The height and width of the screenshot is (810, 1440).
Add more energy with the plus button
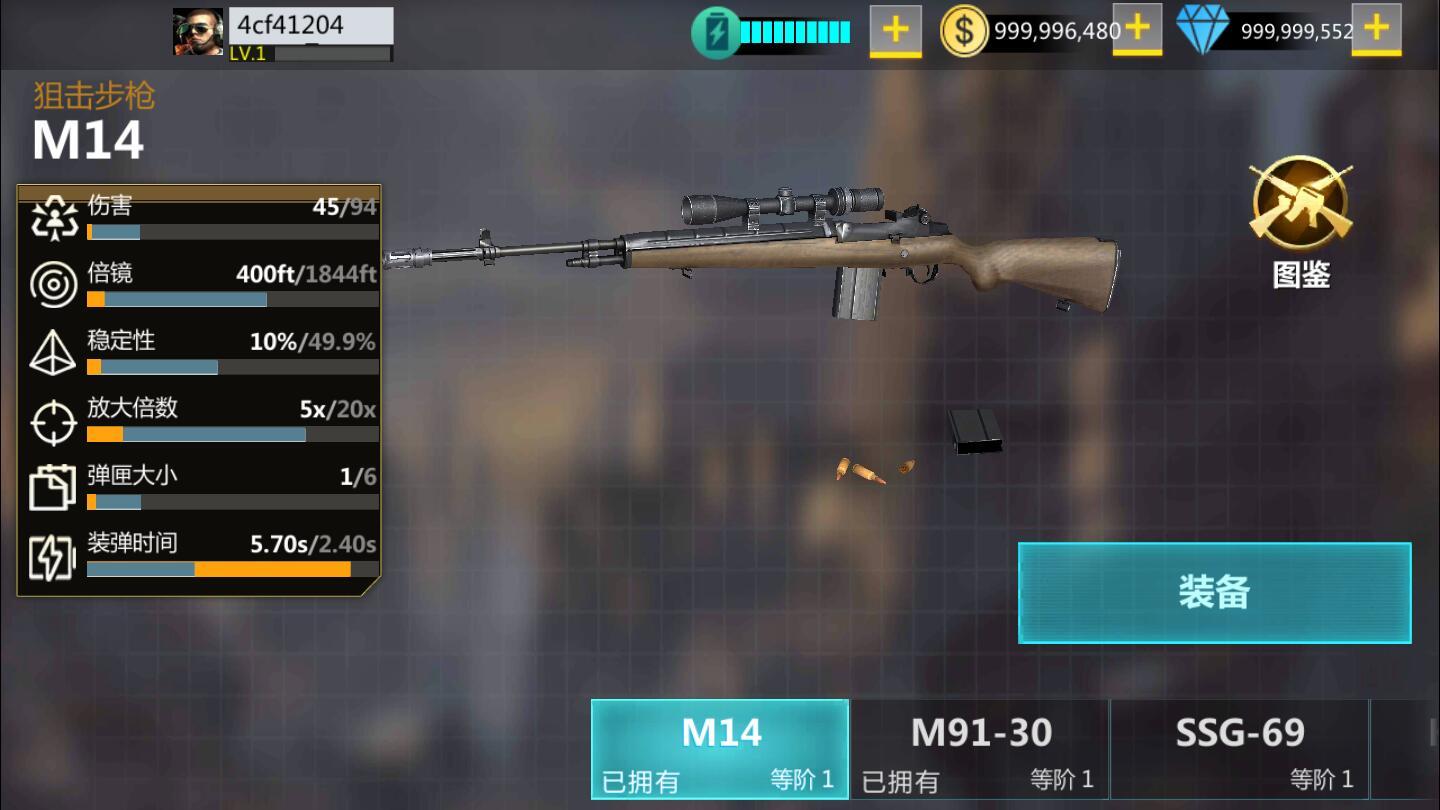(895, 30)
